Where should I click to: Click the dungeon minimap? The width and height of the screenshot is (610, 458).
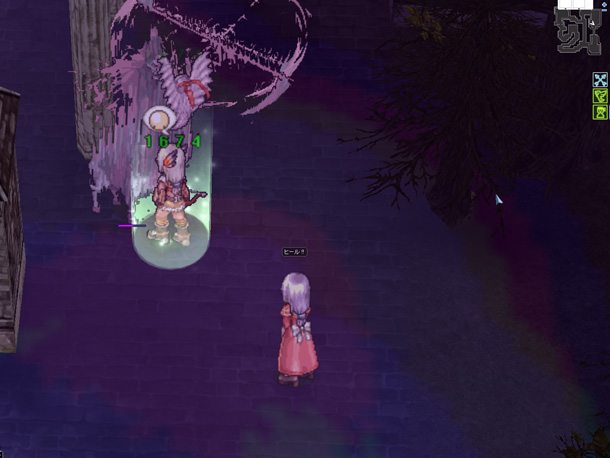[x=579, y=32]
